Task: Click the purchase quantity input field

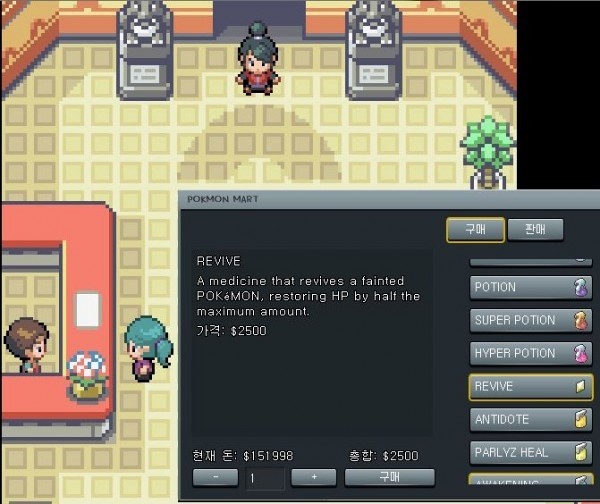Action: [267, 478]
